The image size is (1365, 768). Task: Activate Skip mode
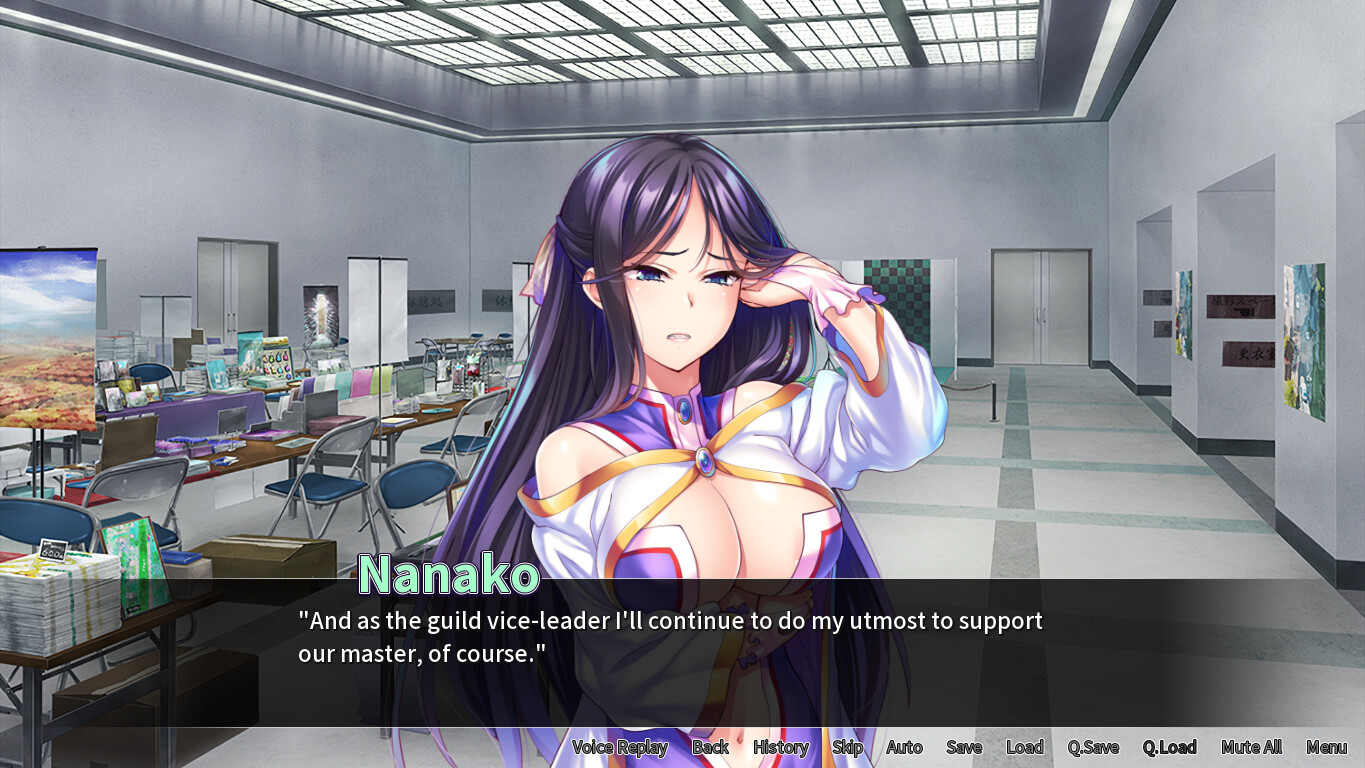click(x=847, y=747)
